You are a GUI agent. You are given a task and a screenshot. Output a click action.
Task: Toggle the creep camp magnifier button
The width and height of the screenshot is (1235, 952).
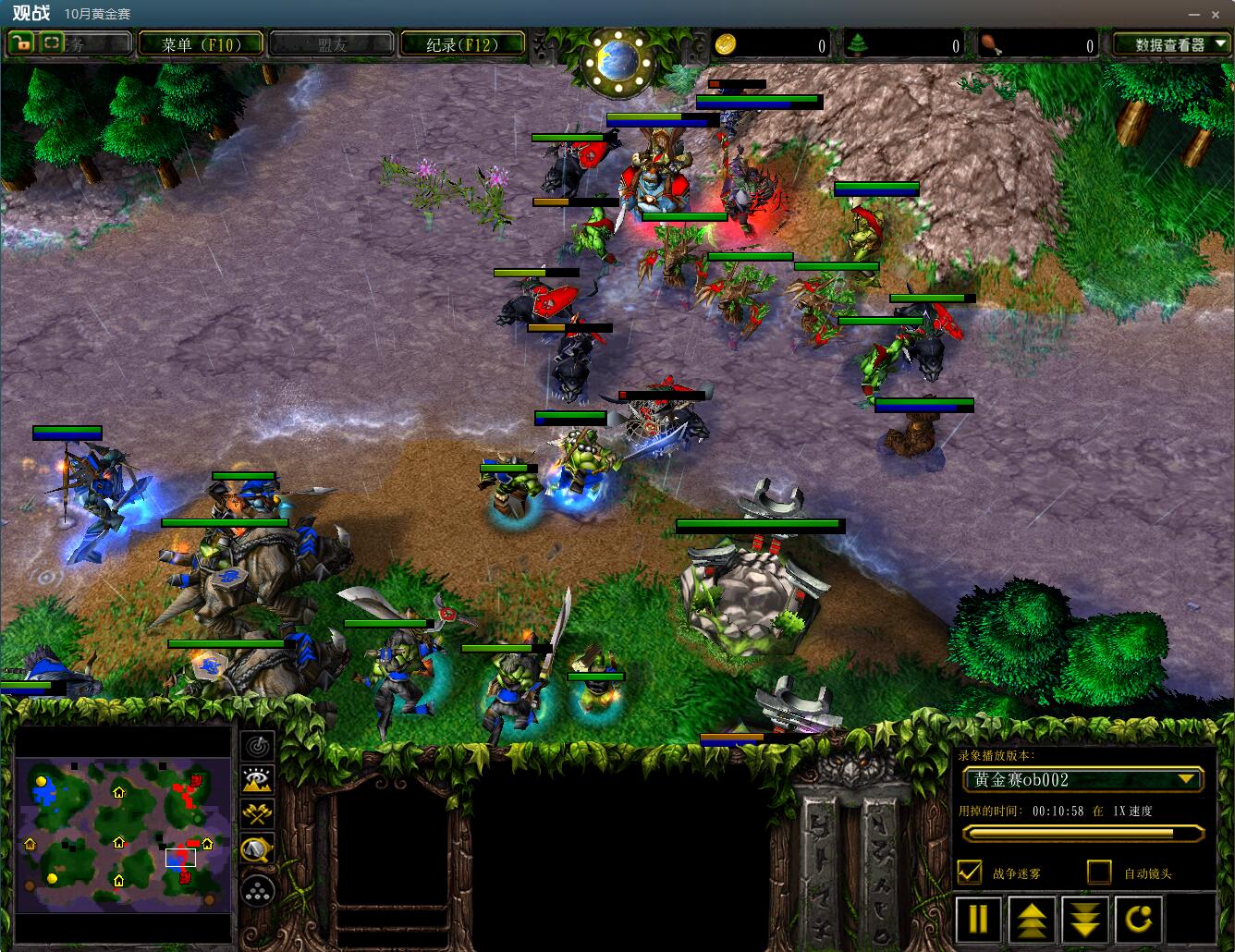click(257, 849)
